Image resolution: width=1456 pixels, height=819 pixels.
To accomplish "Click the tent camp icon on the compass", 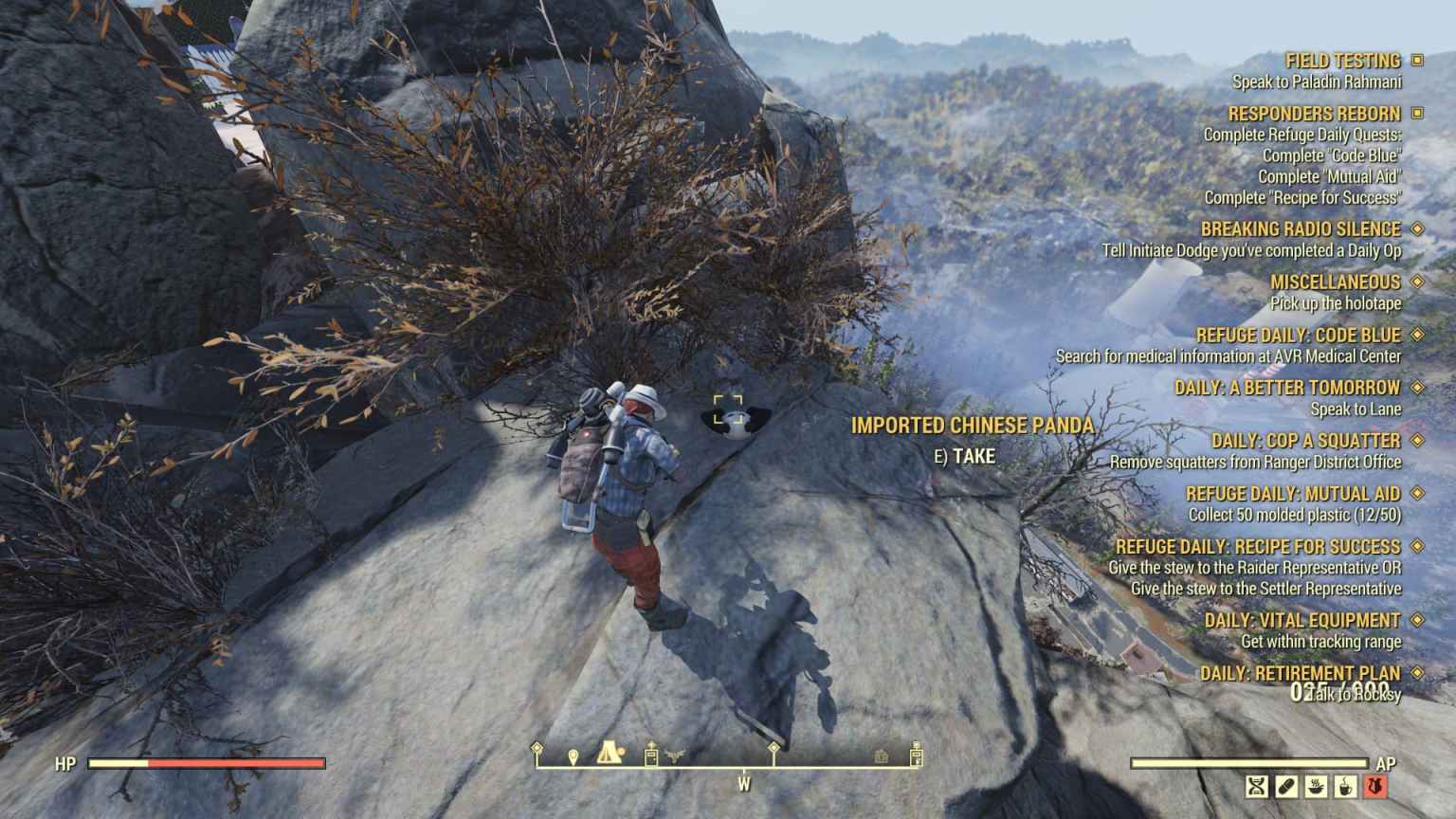I will pyautogui.click(x=609, y=754).
